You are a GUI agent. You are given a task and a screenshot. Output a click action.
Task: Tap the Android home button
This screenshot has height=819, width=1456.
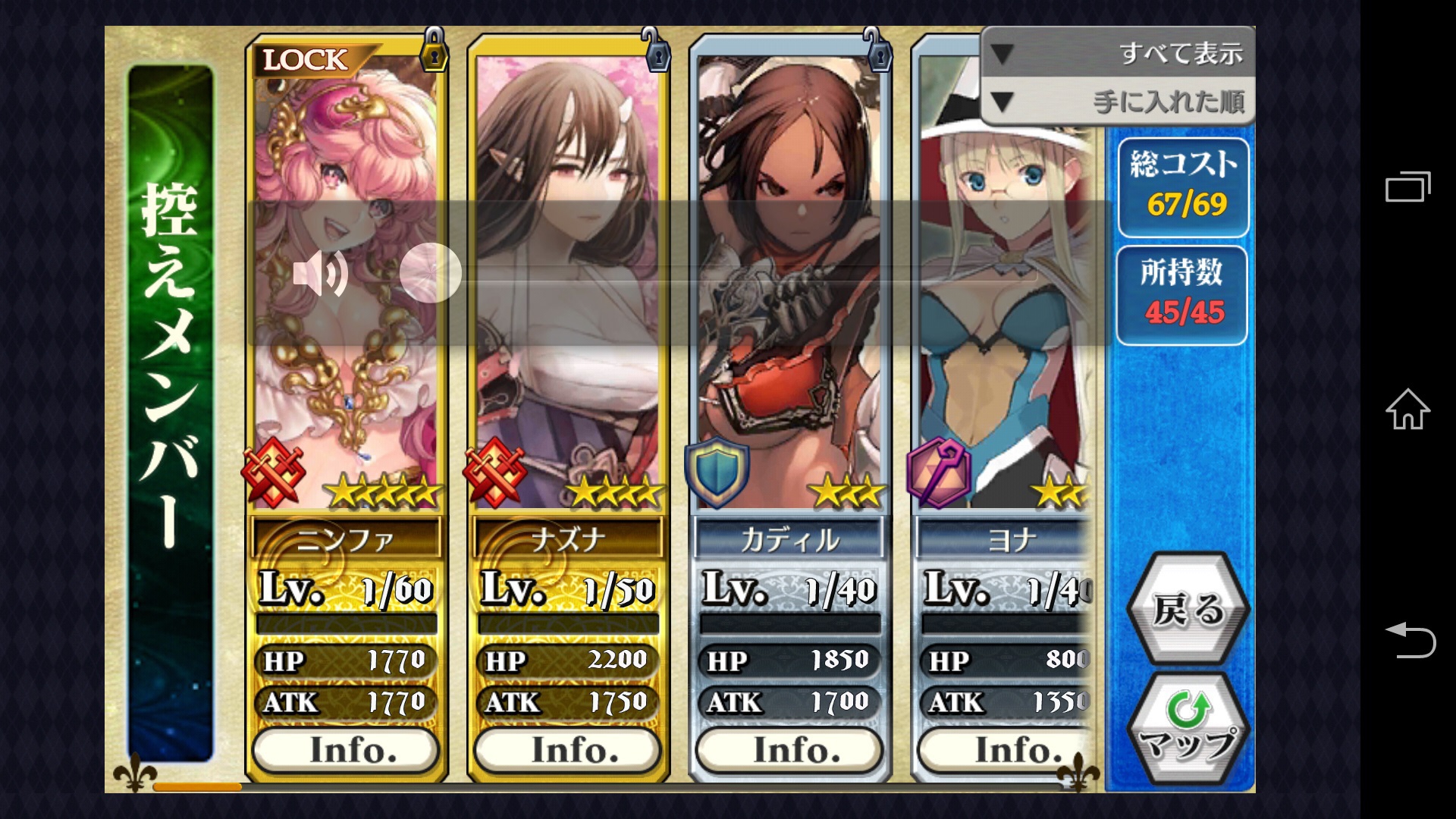pos(1407,409)
